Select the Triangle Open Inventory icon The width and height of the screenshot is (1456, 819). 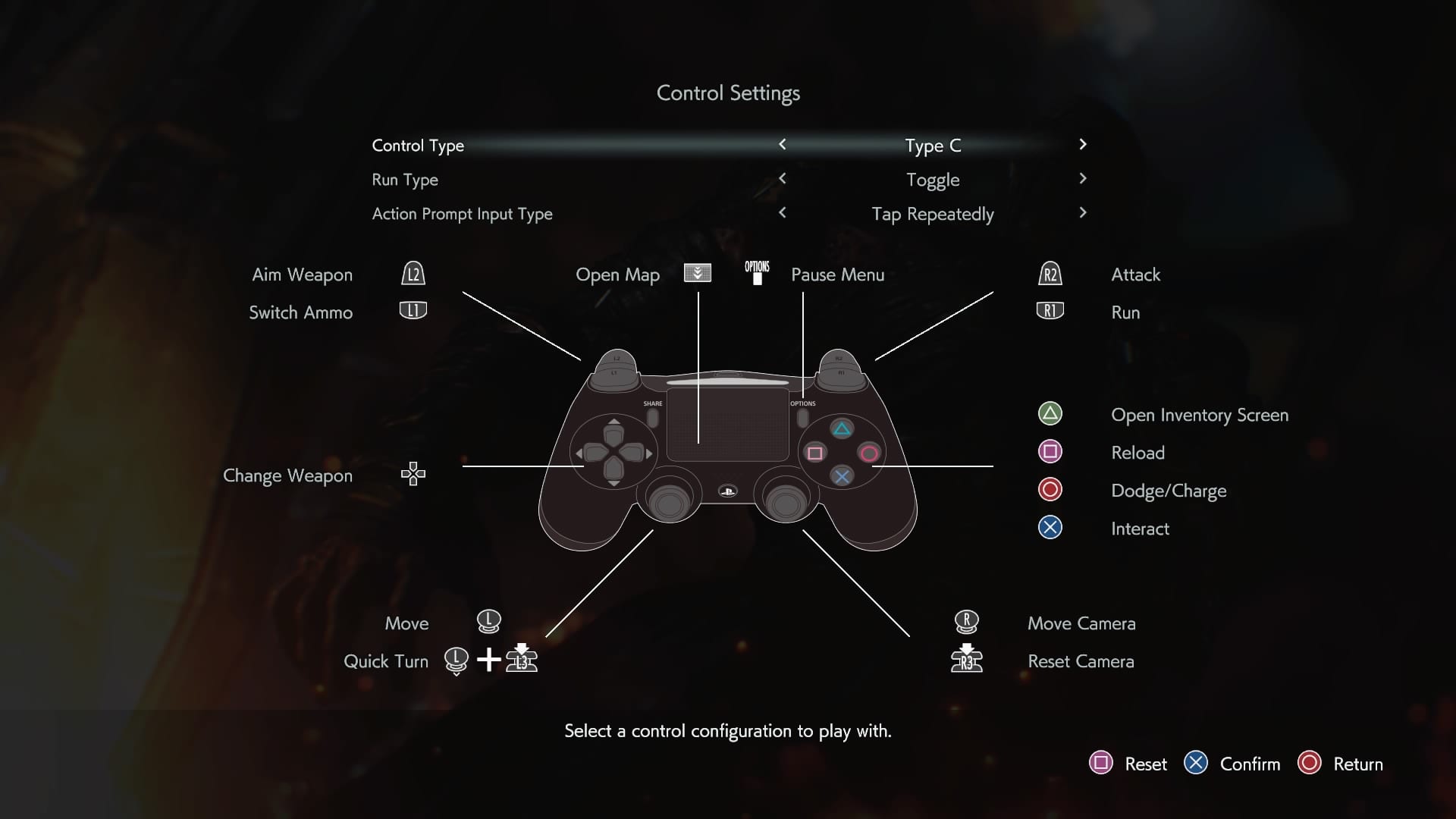pyautogui.click(x=1050, y=414)
